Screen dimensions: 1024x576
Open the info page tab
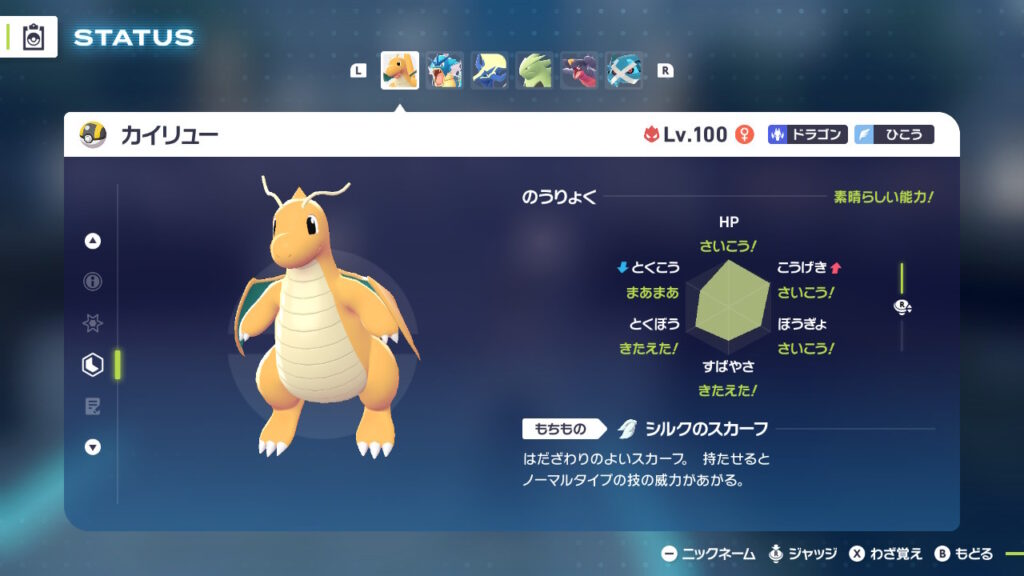click(93, 282)
